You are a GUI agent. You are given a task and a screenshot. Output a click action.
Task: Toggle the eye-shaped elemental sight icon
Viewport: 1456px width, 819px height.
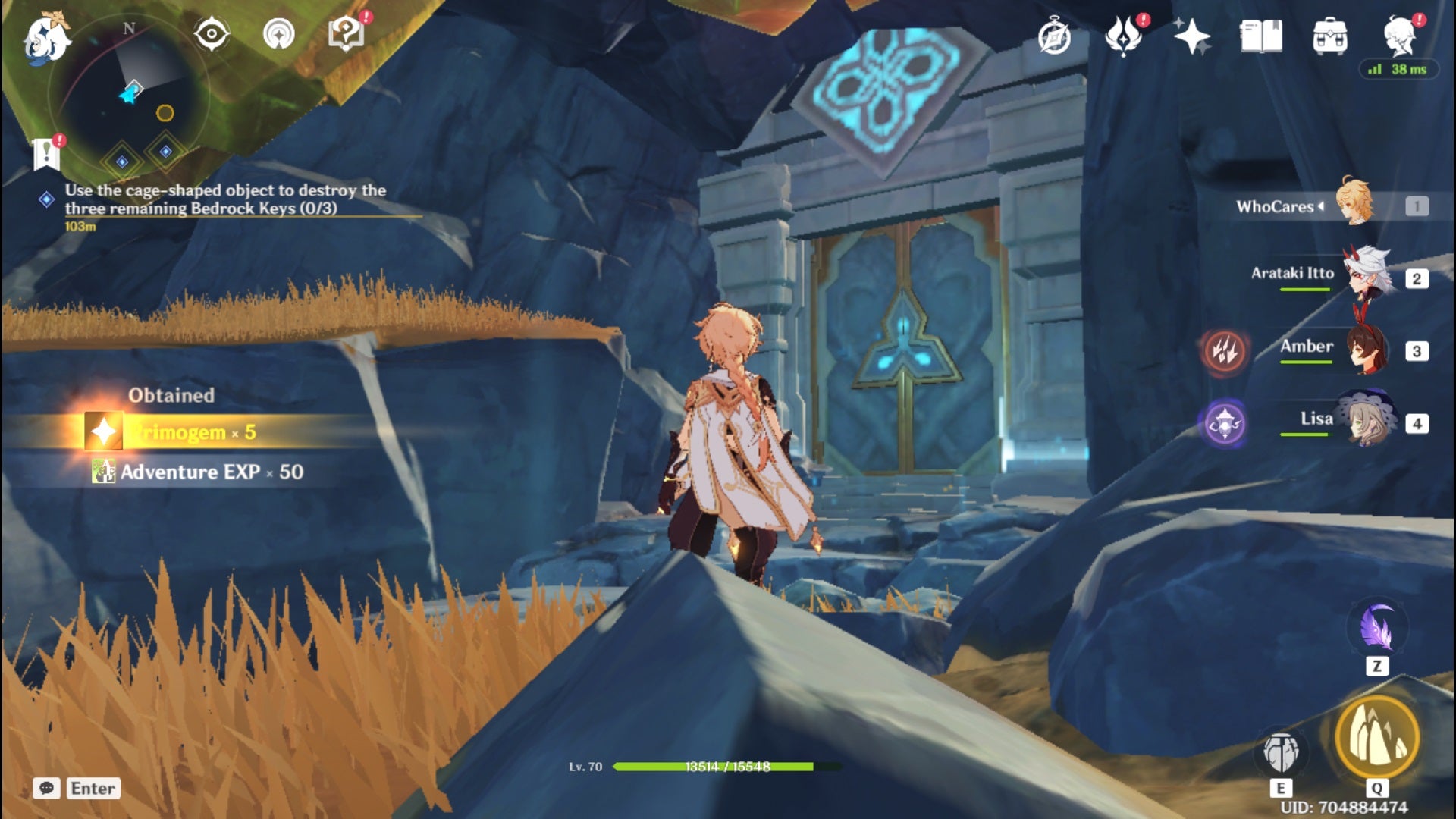pyautogui.click(x=211, y=34)
